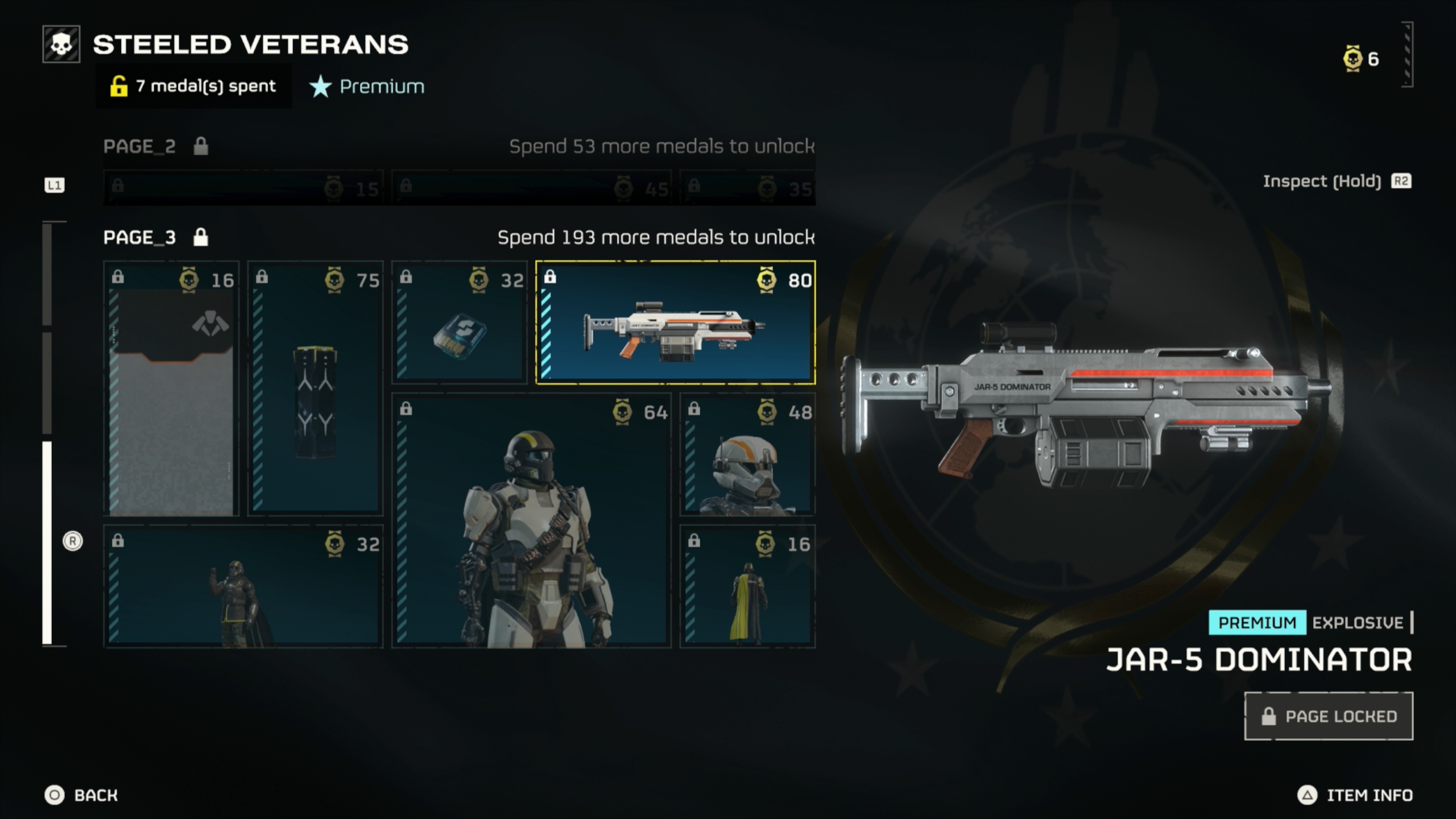Select the JAR-5 Dominator weapon tile
1456x819 pixels.
click(x=675, y=322)
